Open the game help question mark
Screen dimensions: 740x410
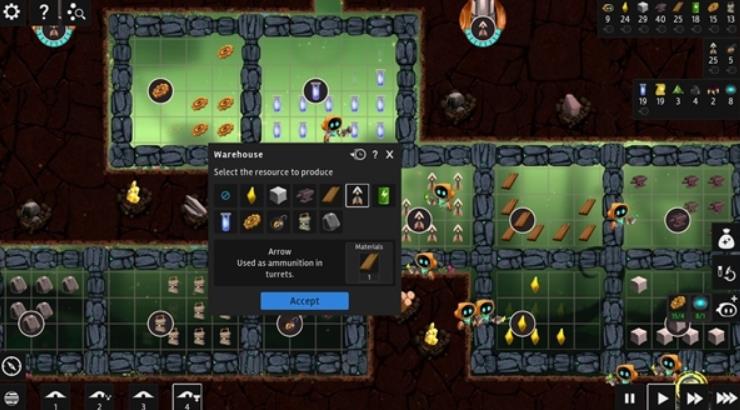point(45,11)
